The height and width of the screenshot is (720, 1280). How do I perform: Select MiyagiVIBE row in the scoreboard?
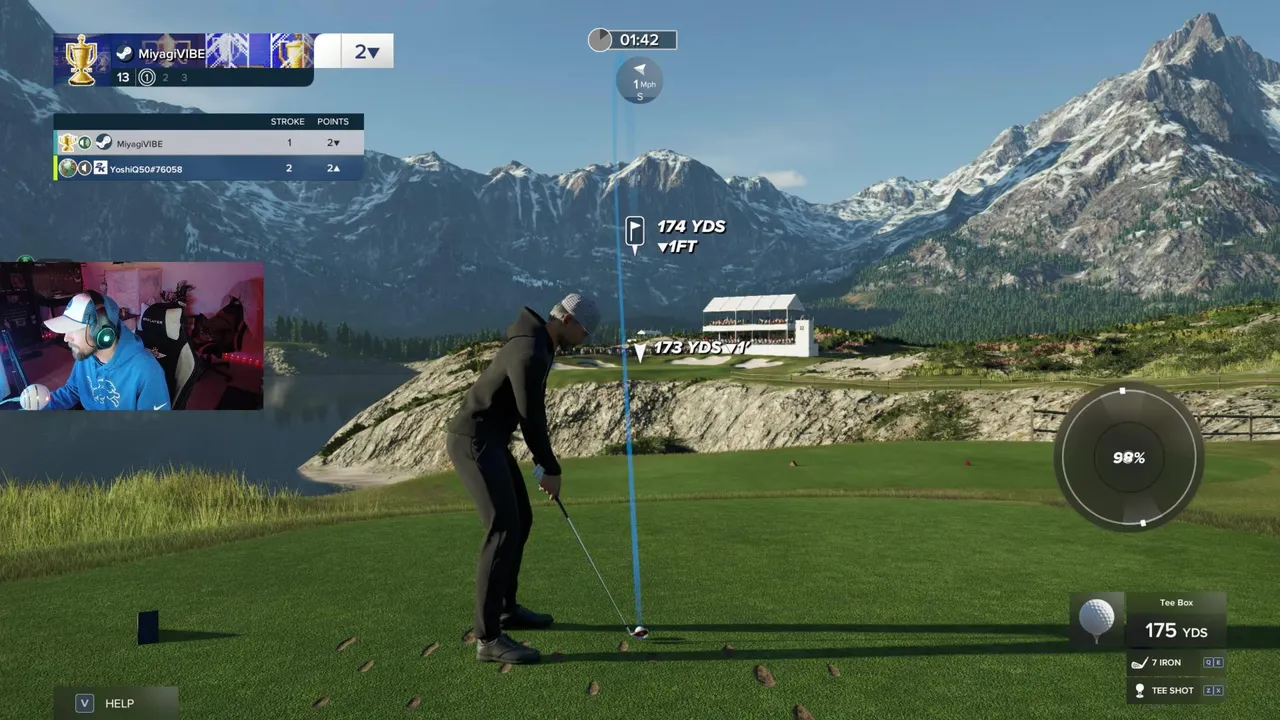[208, 143]
